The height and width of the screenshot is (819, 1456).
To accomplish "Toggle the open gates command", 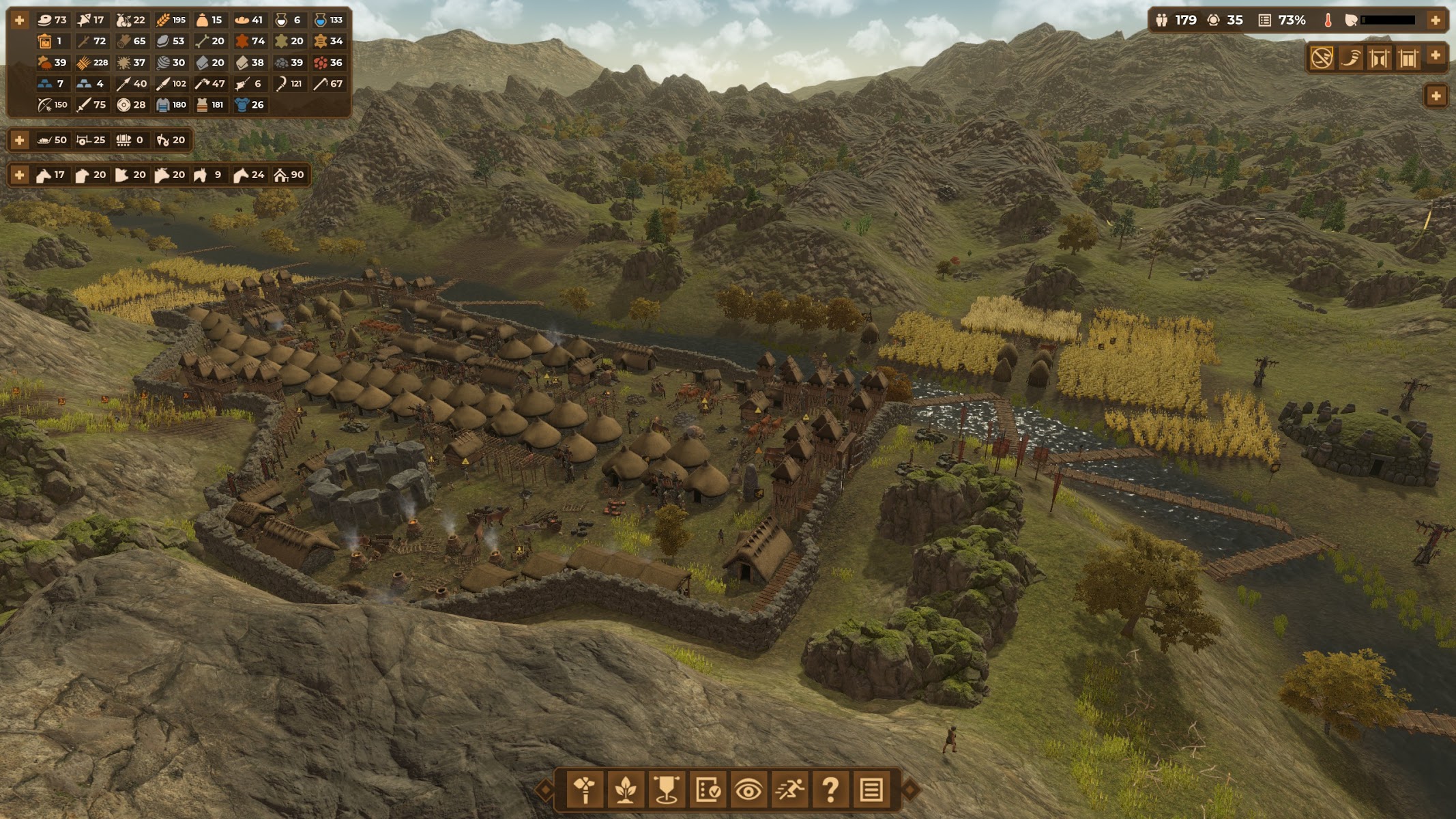I will 1380,58.
